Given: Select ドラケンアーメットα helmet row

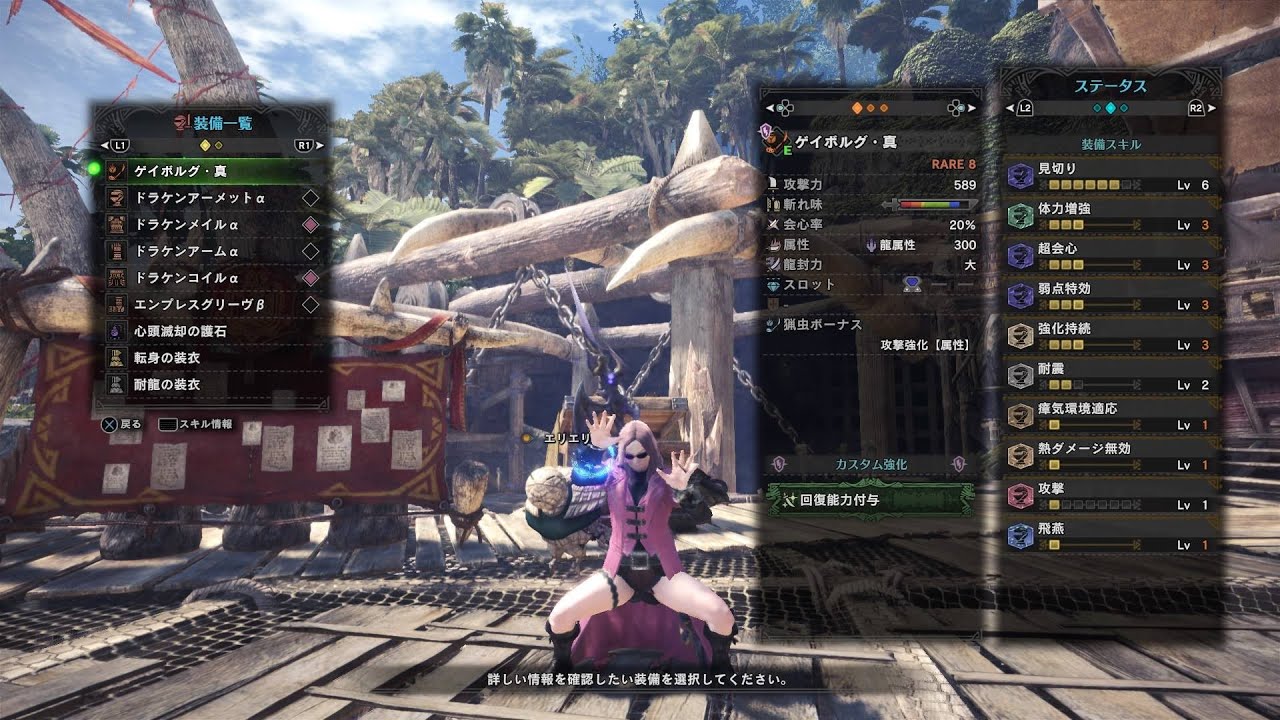Looking at the screenshot, I should click(210, 198).
